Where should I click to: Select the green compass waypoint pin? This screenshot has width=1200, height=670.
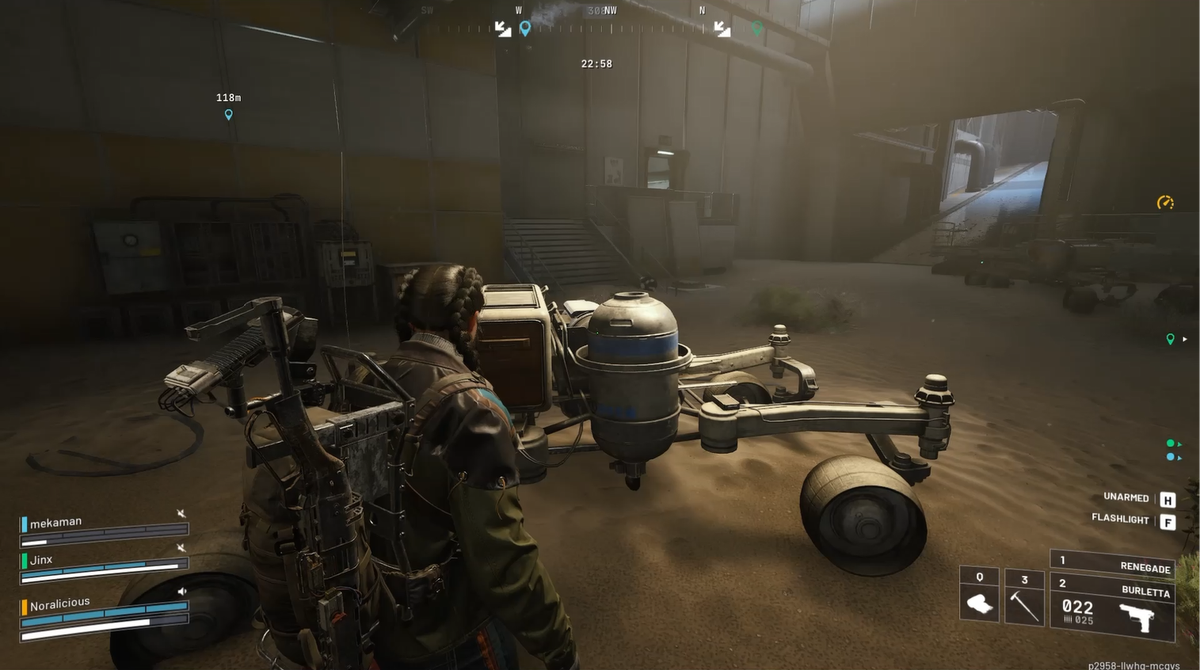(757, 28)
